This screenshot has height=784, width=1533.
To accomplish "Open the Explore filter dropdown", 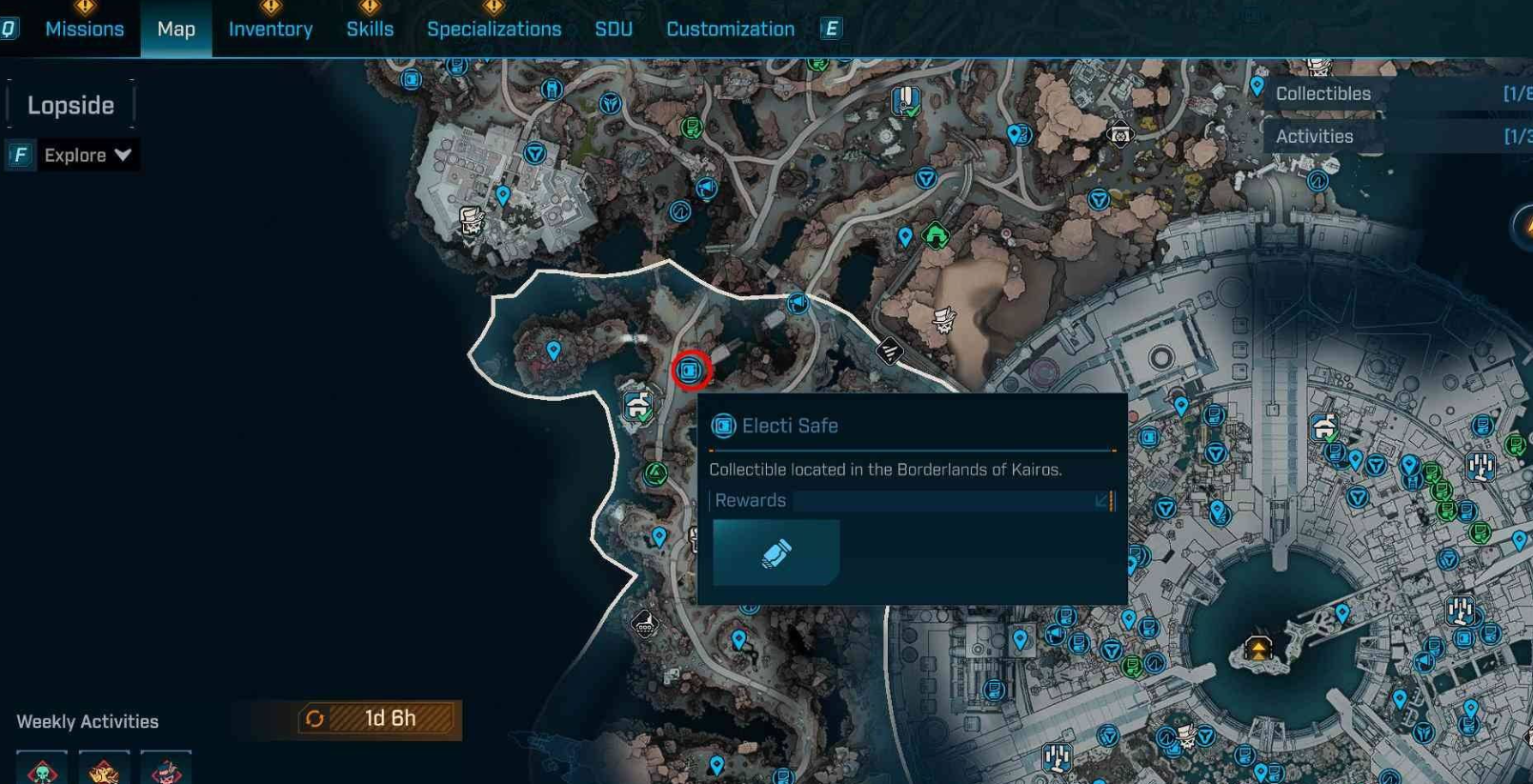I will pos(87,155).
